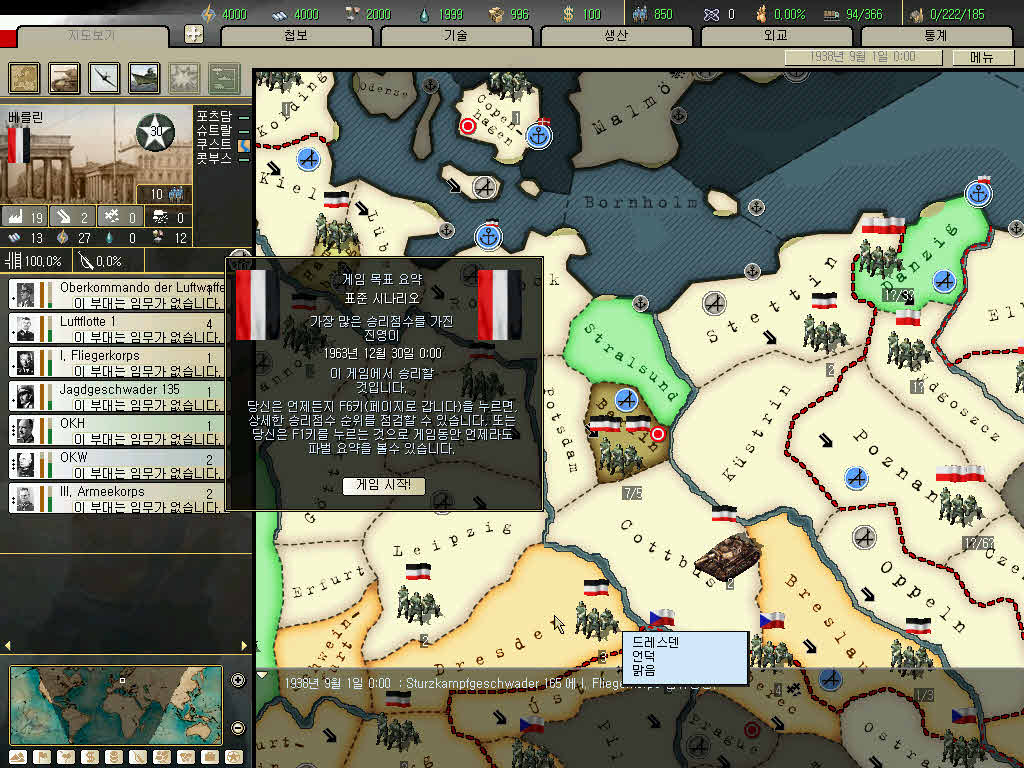Click the tank unit build icon
The image size is (1024, 768).
point(65,77)
